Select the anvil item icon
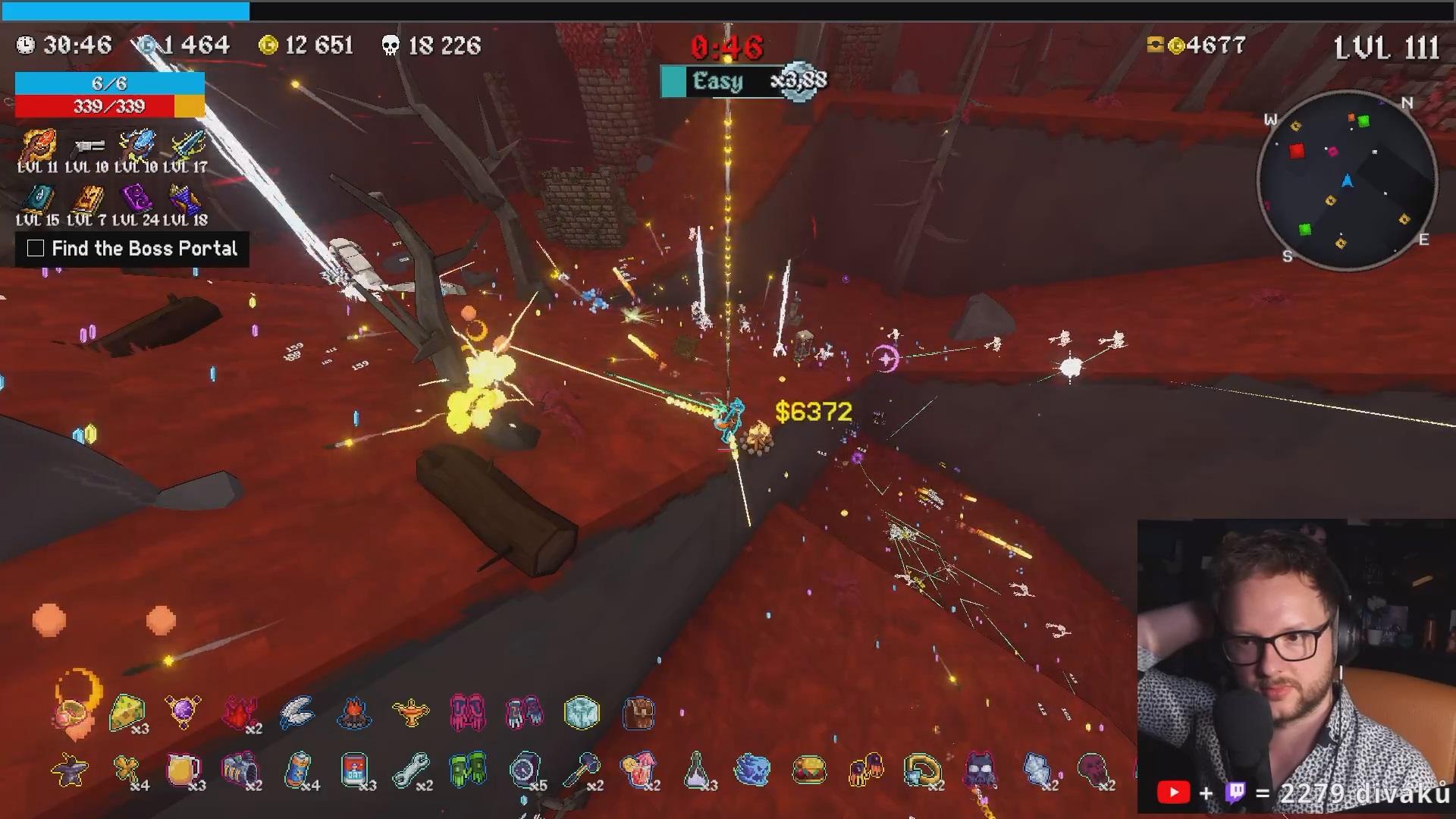Screen dimensions: 1456x819 pyautogui.click(x=69, y=770)
